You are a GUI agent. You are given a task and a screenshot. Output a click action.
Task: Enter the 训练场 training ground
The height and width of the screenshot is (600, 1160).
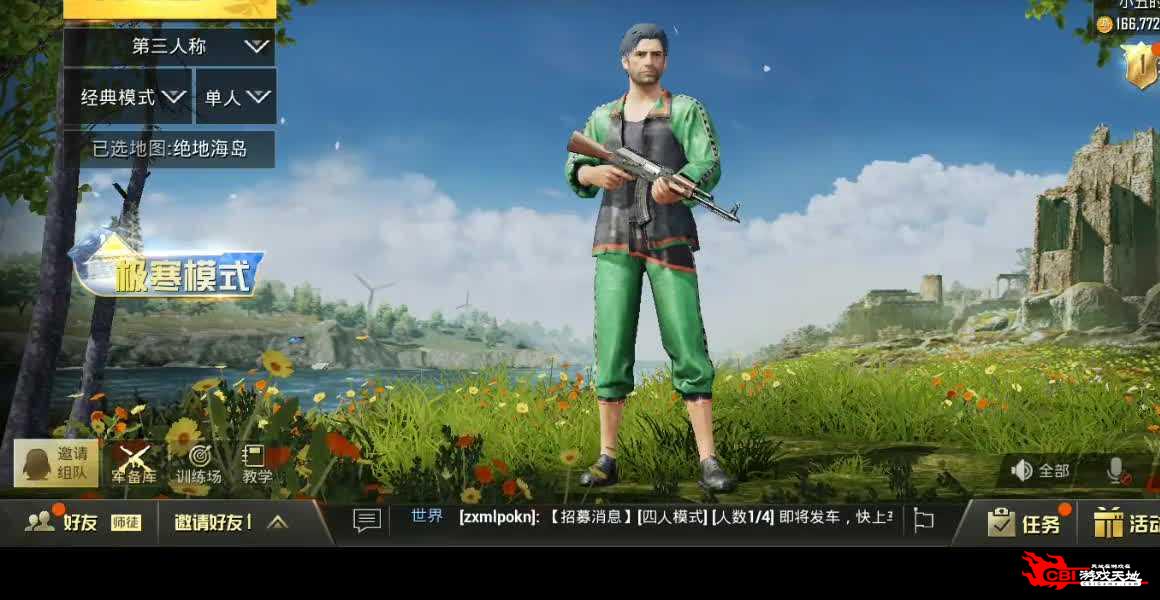point(198,464)
